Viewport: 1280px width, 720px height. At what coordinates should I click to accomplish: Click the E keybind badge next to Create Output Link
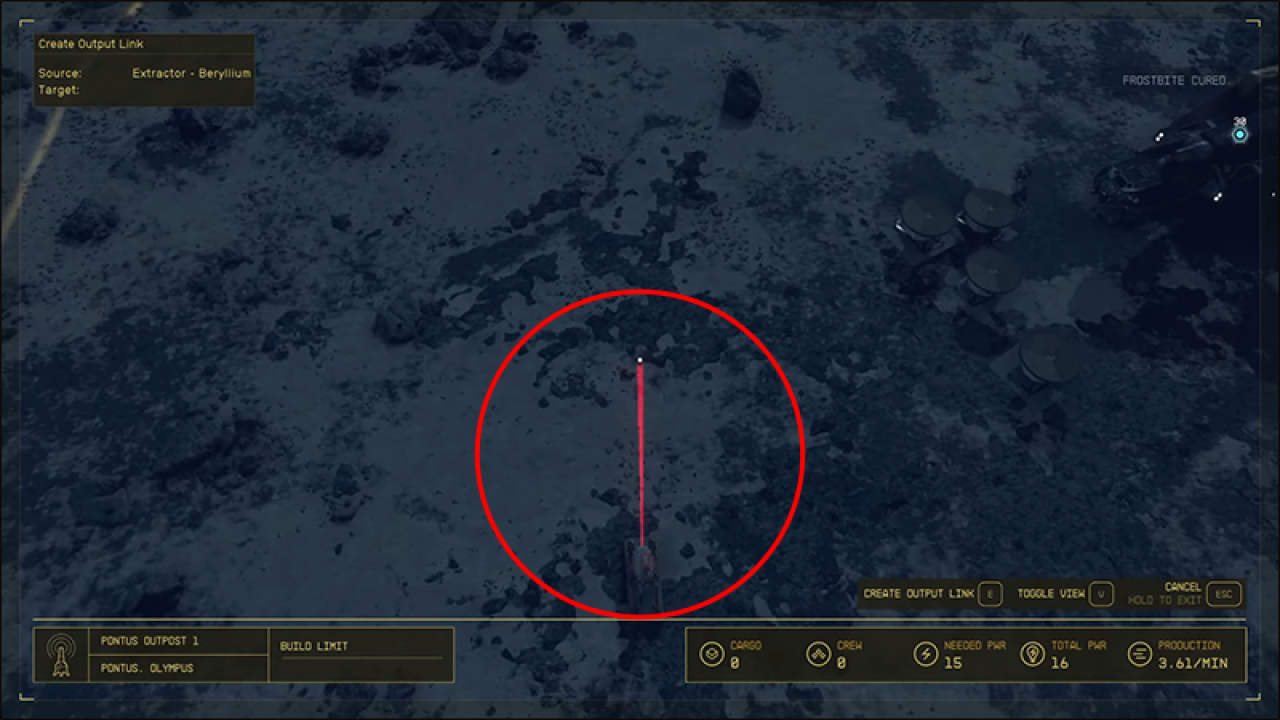[x=989, y=593]
